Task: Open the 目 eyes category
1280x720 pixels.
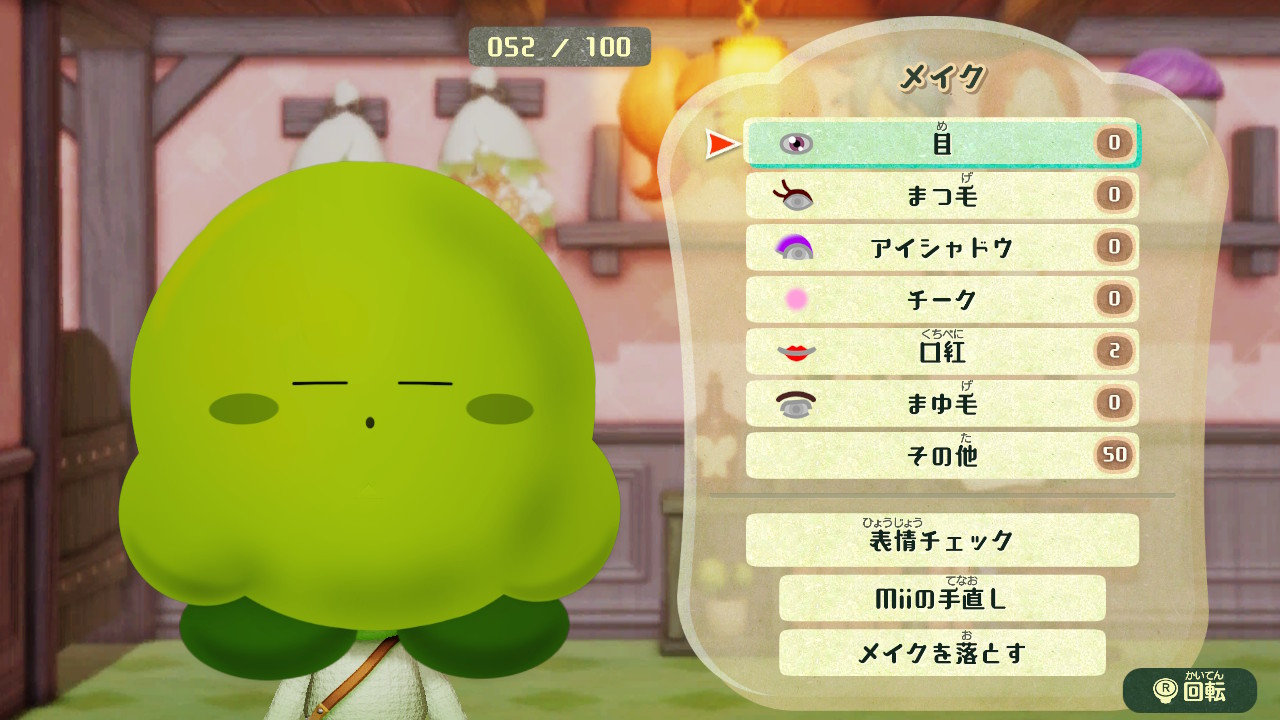Action: [940, 144]
